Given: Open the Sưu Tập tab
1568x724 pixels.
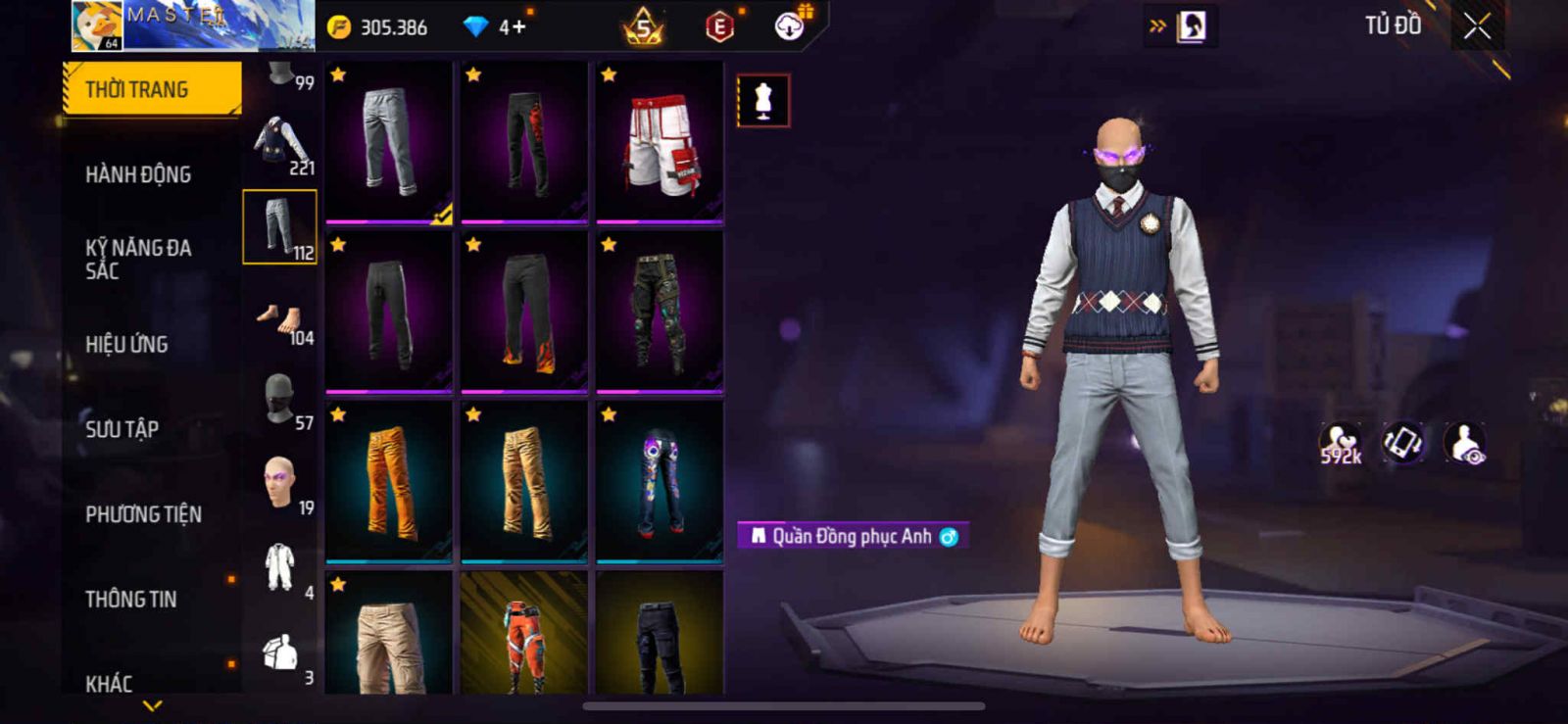Looking at the screenshot, I should (x=122, y=429).
